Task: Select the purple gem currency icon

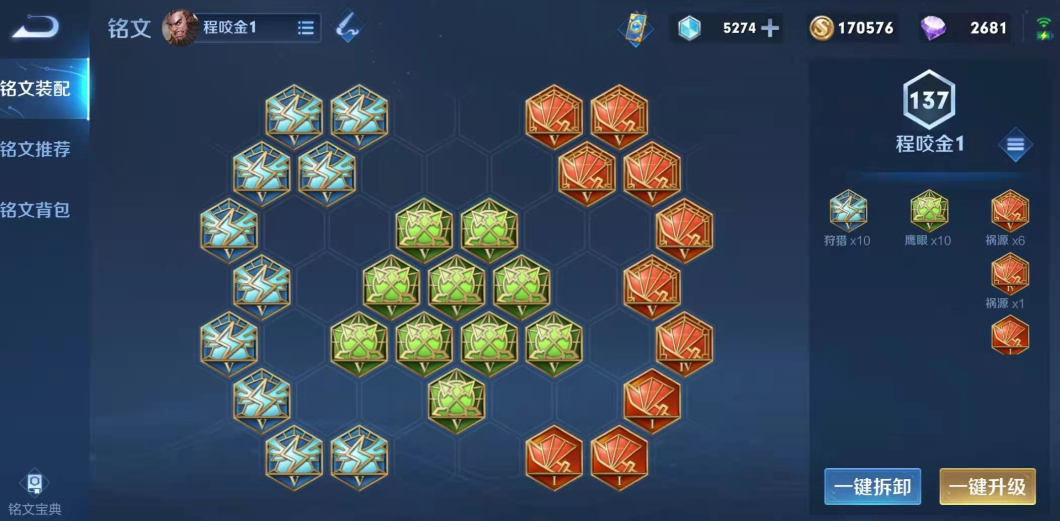Action: click(932, 28)
